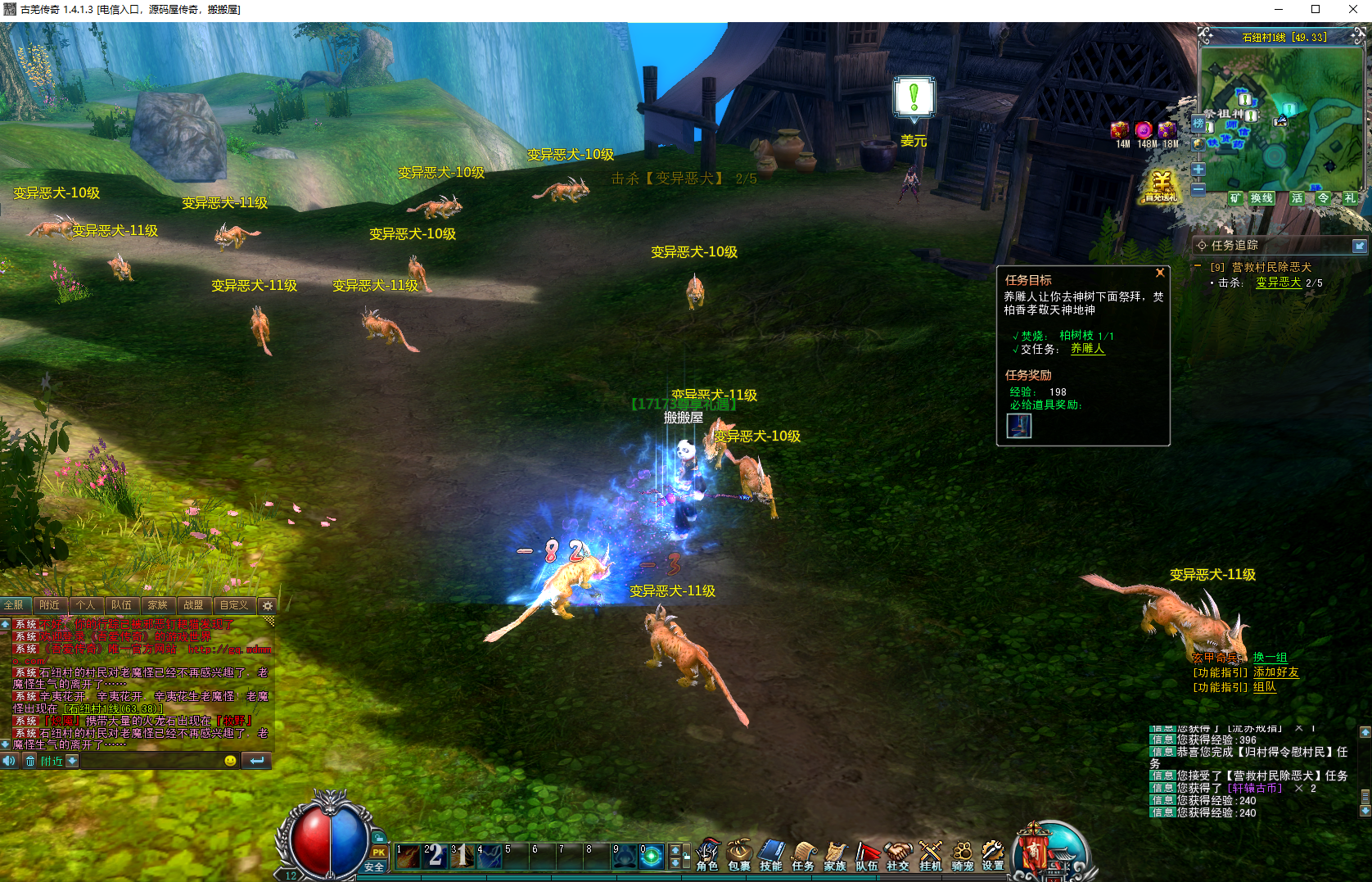1372x882 pixels.
Task: Click the 变异恶犬 link in quest tracker
Action: (1278, 283)
